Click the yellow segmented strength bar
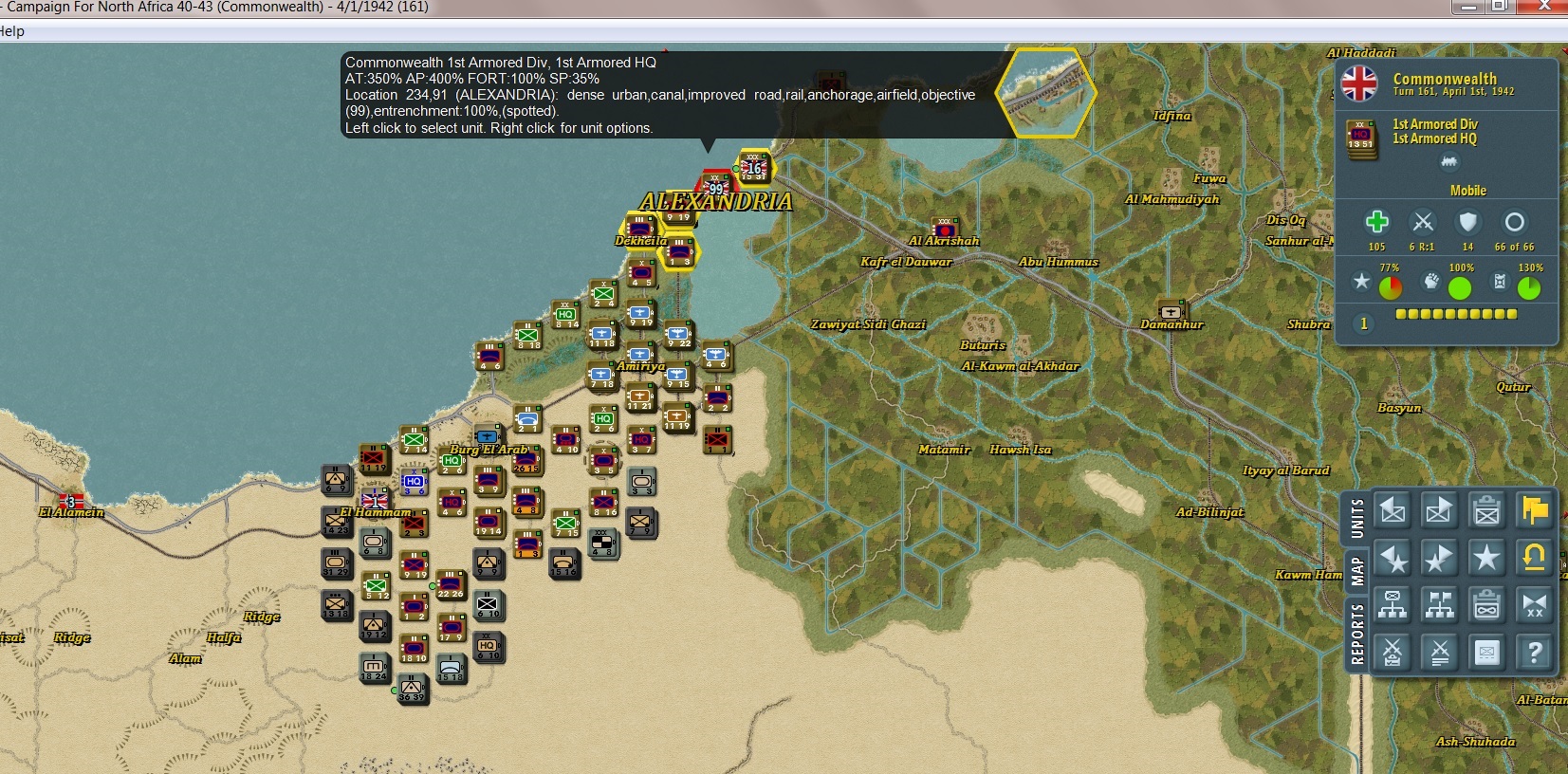1568x774 pixels. click(x=1457, y=313)
